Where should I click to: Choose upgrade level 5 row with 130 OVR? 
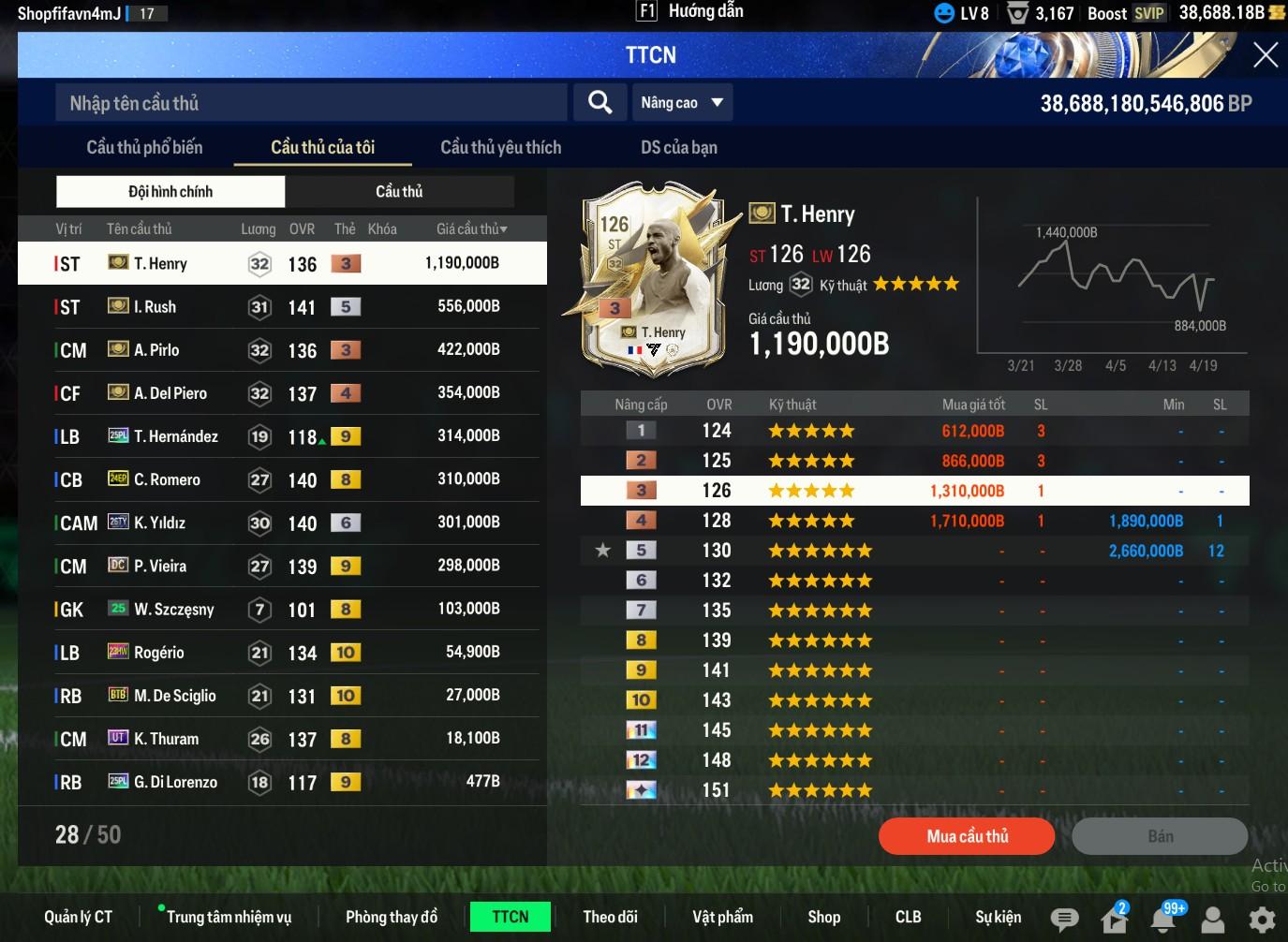(x=914, y=551)
